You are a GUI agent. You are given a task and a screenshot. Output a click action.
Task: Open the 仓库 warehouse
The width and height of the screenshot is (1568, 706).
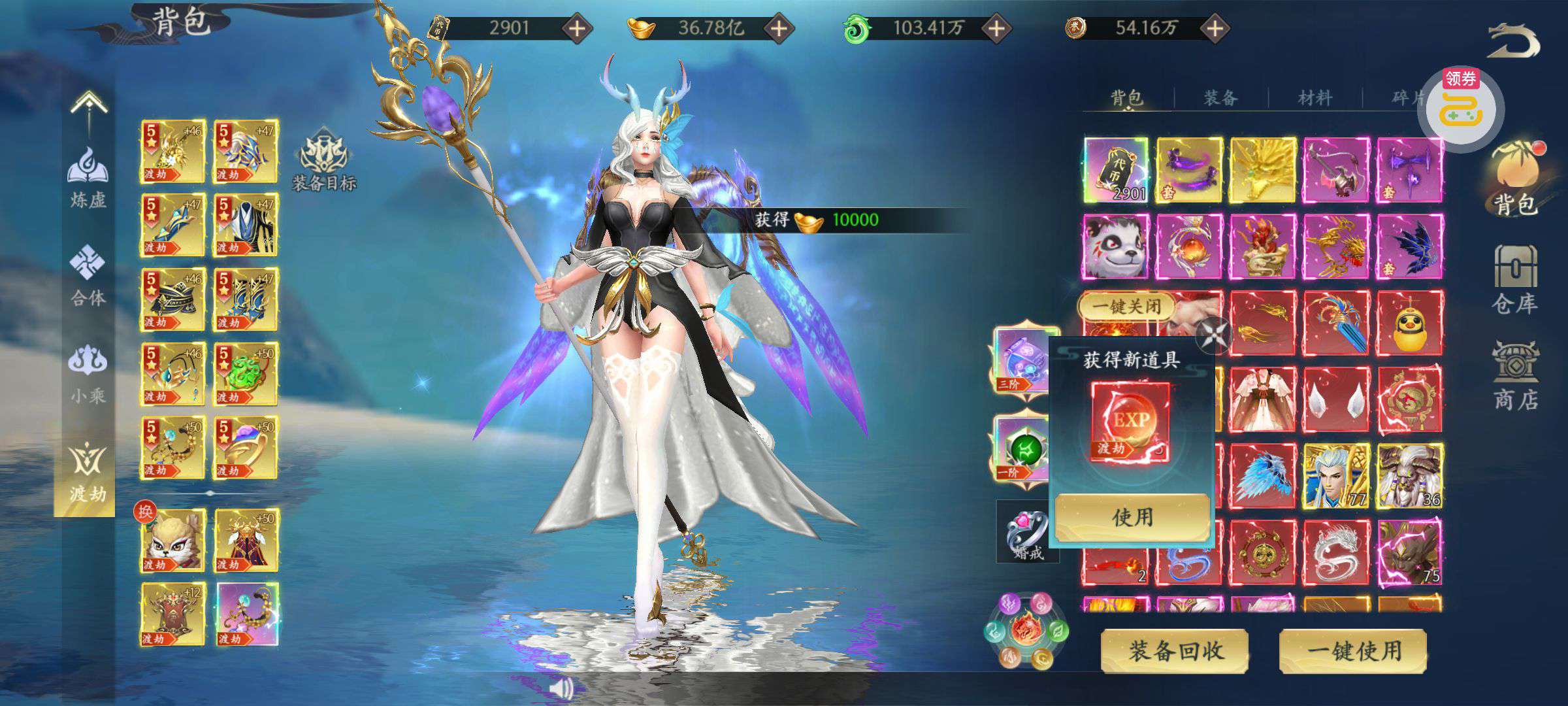(1514, 281)
